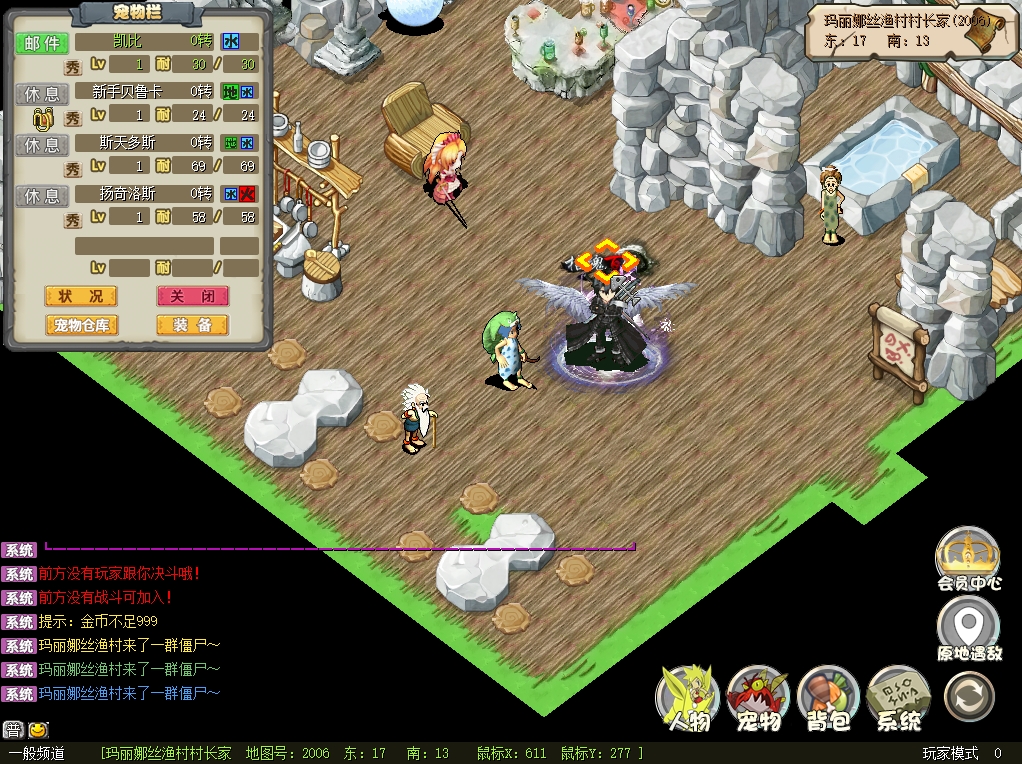Click the round refresh arrows button
This screenshot has width=1022, height=764.
[x=969, y=696]
